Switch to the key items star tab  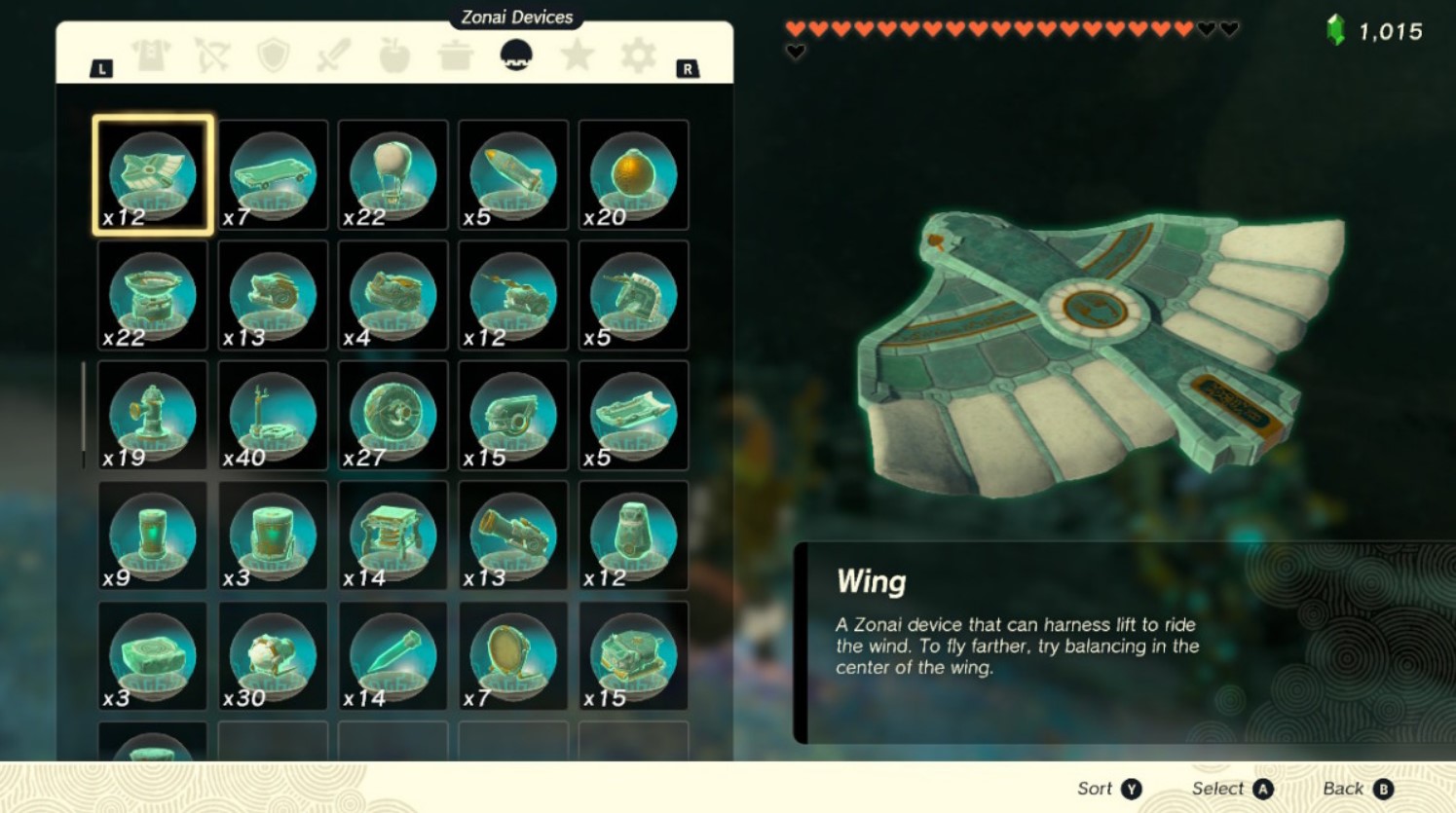(x=579, y=55)
